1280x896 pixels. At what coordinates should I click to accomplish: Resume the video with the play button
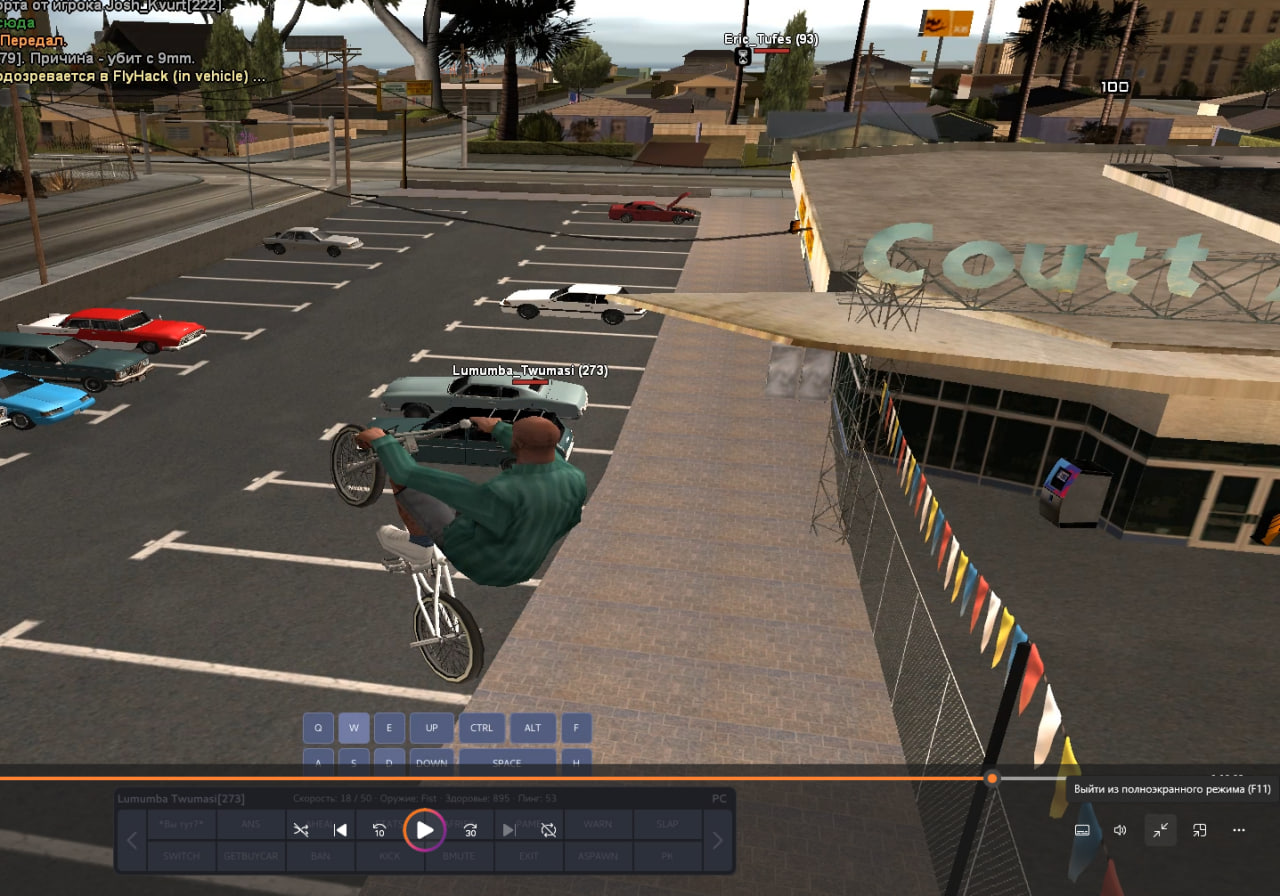click(x=425, y=830)
